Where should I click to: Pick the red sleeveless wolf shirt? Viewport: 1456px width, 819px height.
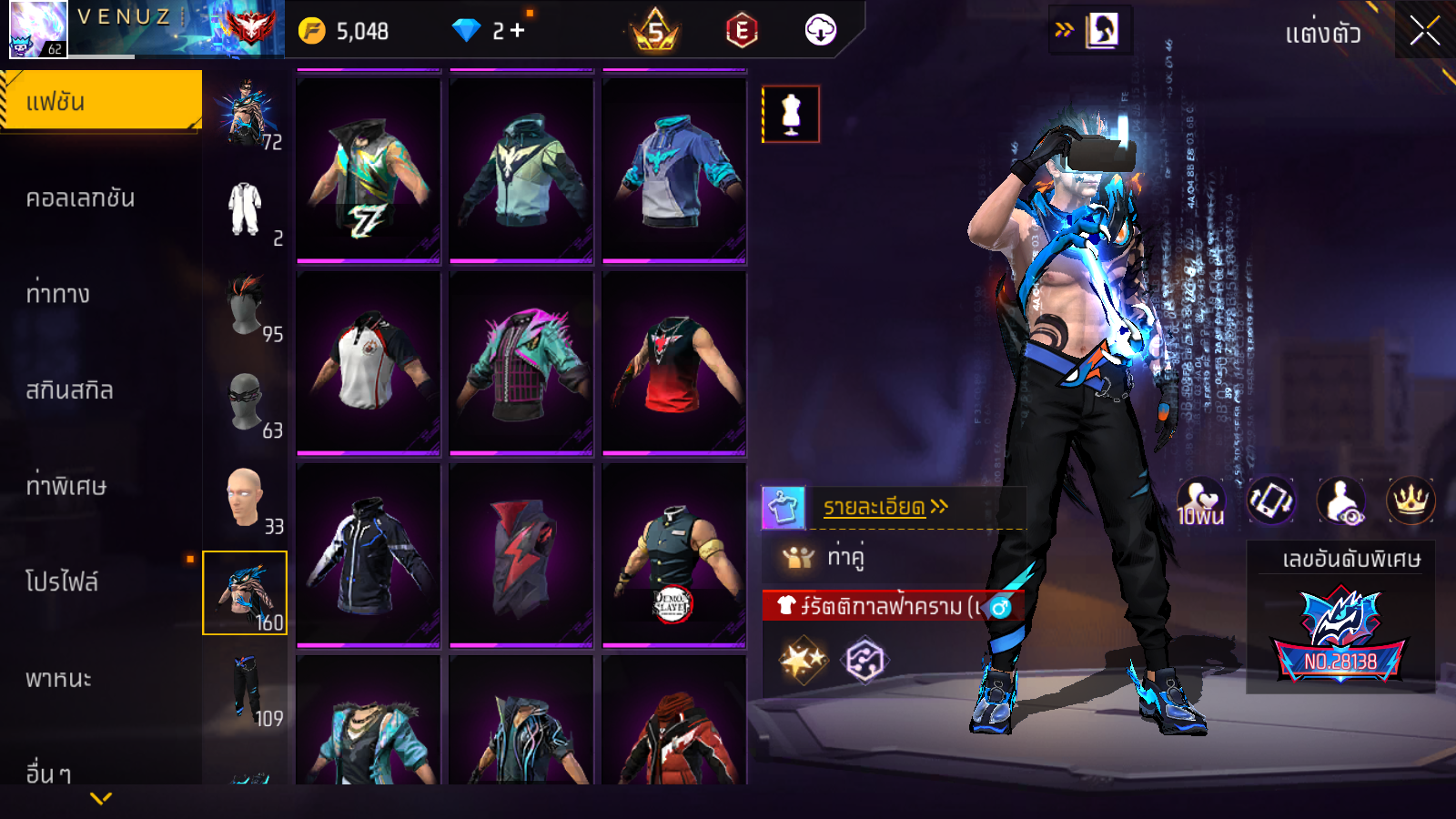(673, 363)
